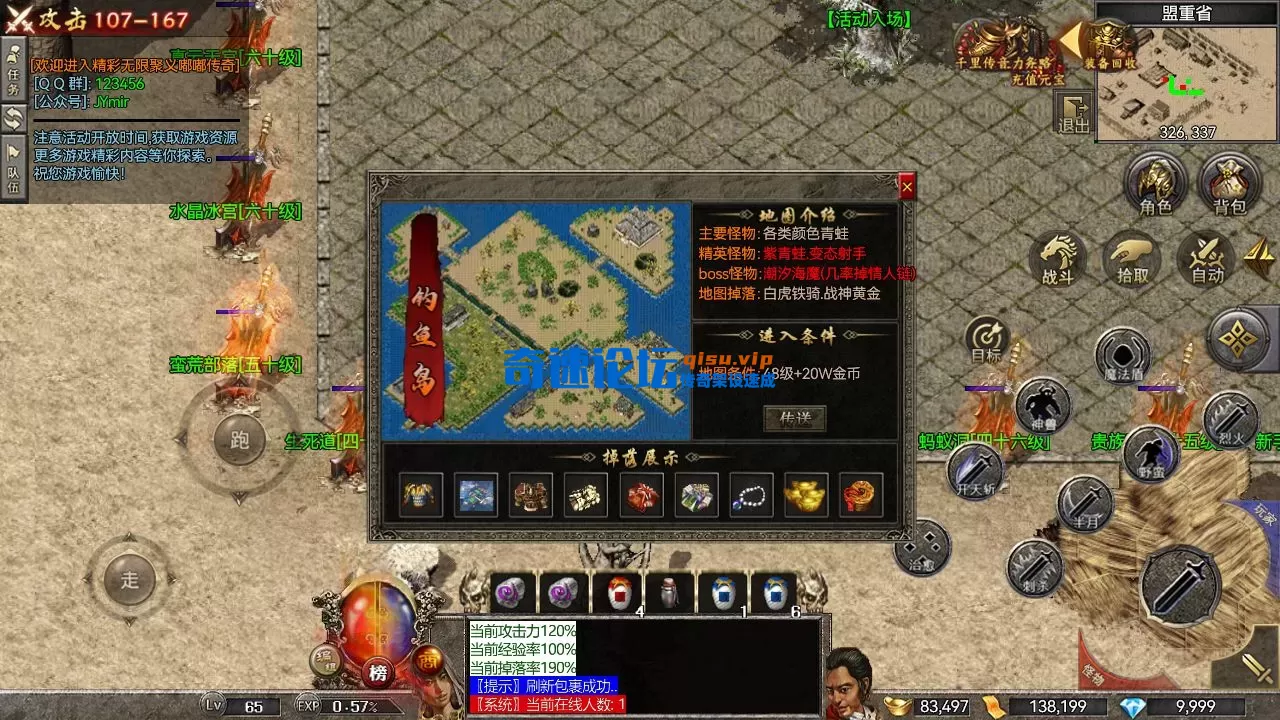Toggle 跑 run movement mode
Image resolution: width=1280 pixels, height=720 pixels.
(x=238, y=441)
